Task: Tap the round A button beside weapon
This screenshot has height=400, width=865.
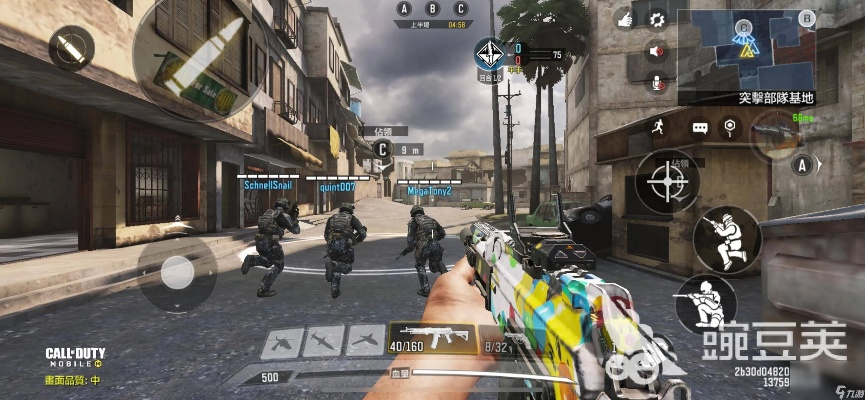Action: coord(800,165)
